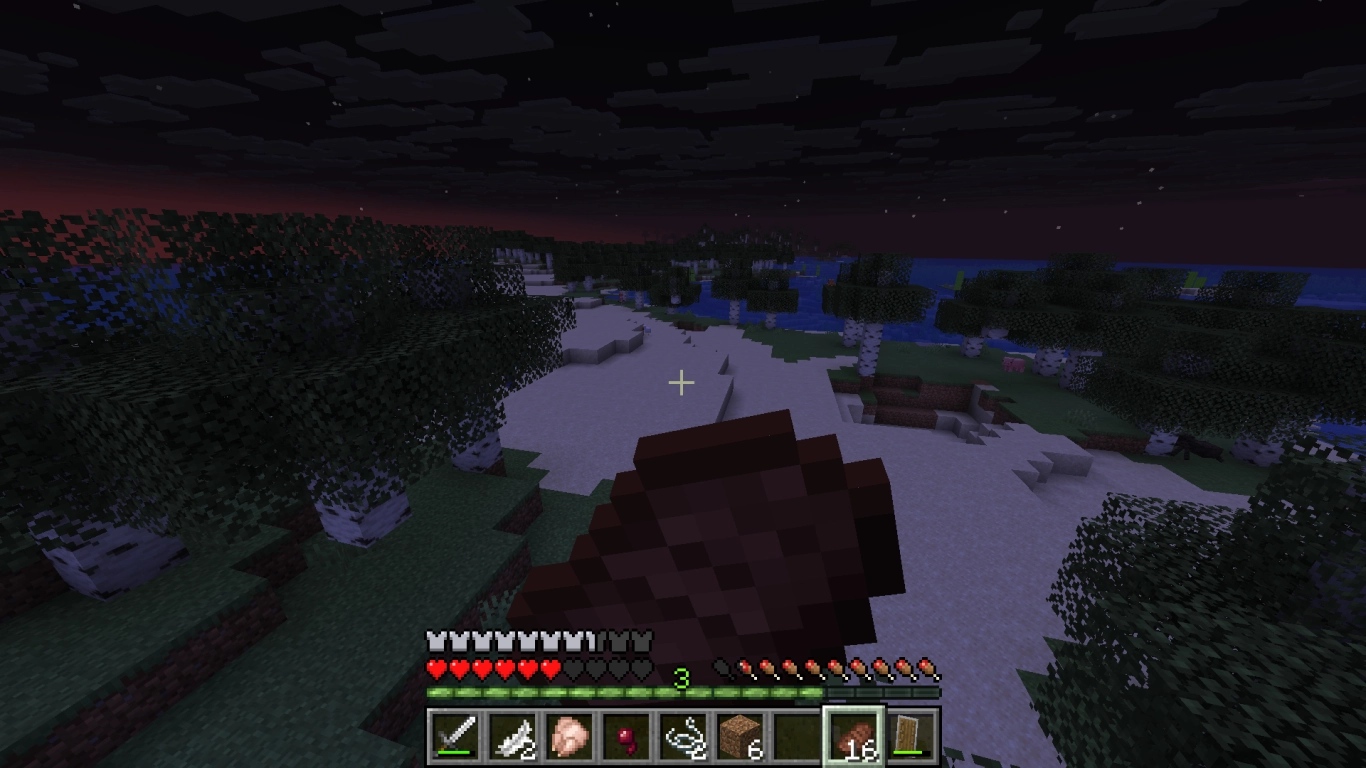Click the crosshair at screen center
This screenshot has height=768, width=1366.
(681, 382)
